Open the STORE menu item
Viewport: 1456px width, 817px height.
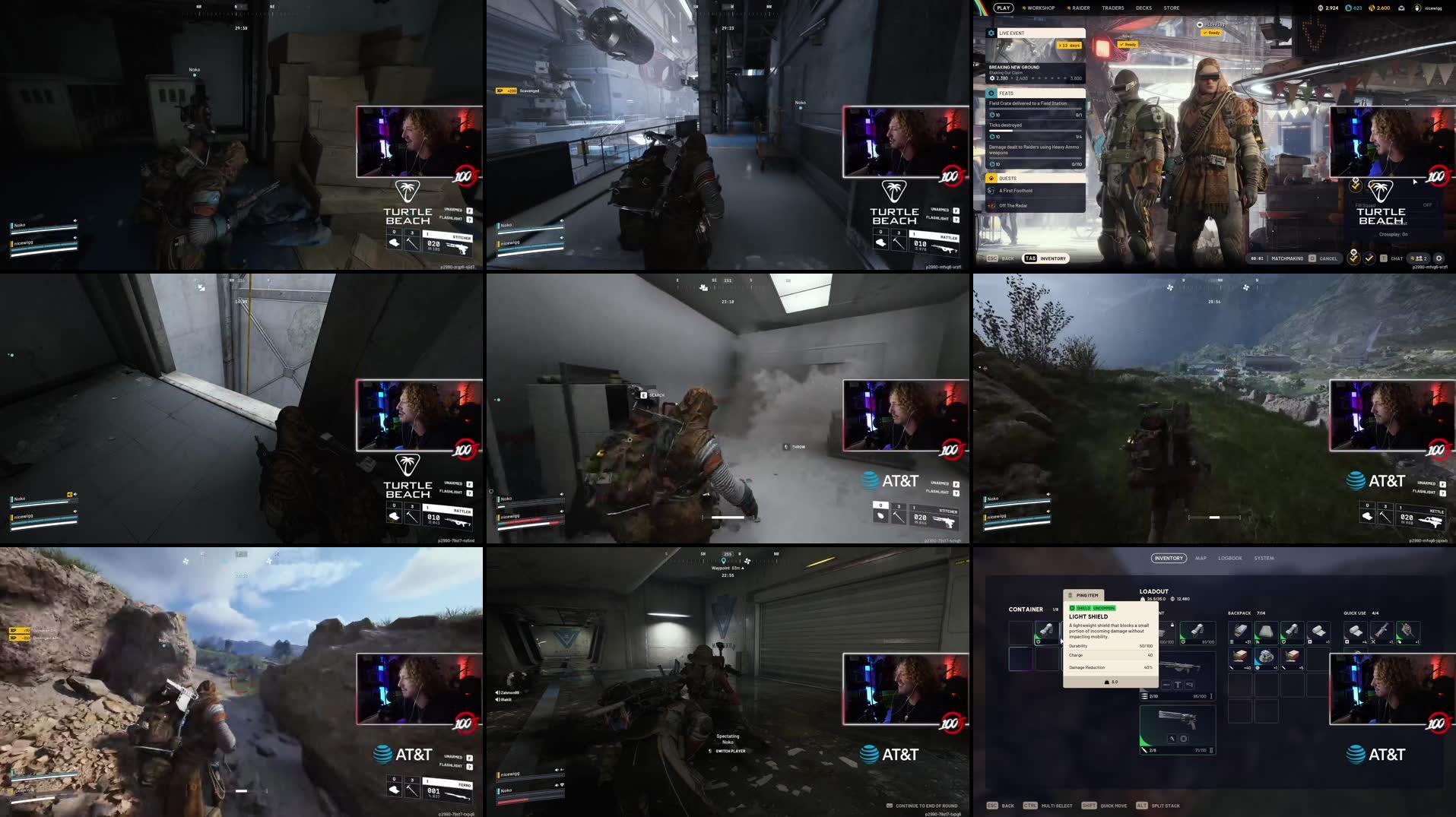click(x=1171, y=8)
